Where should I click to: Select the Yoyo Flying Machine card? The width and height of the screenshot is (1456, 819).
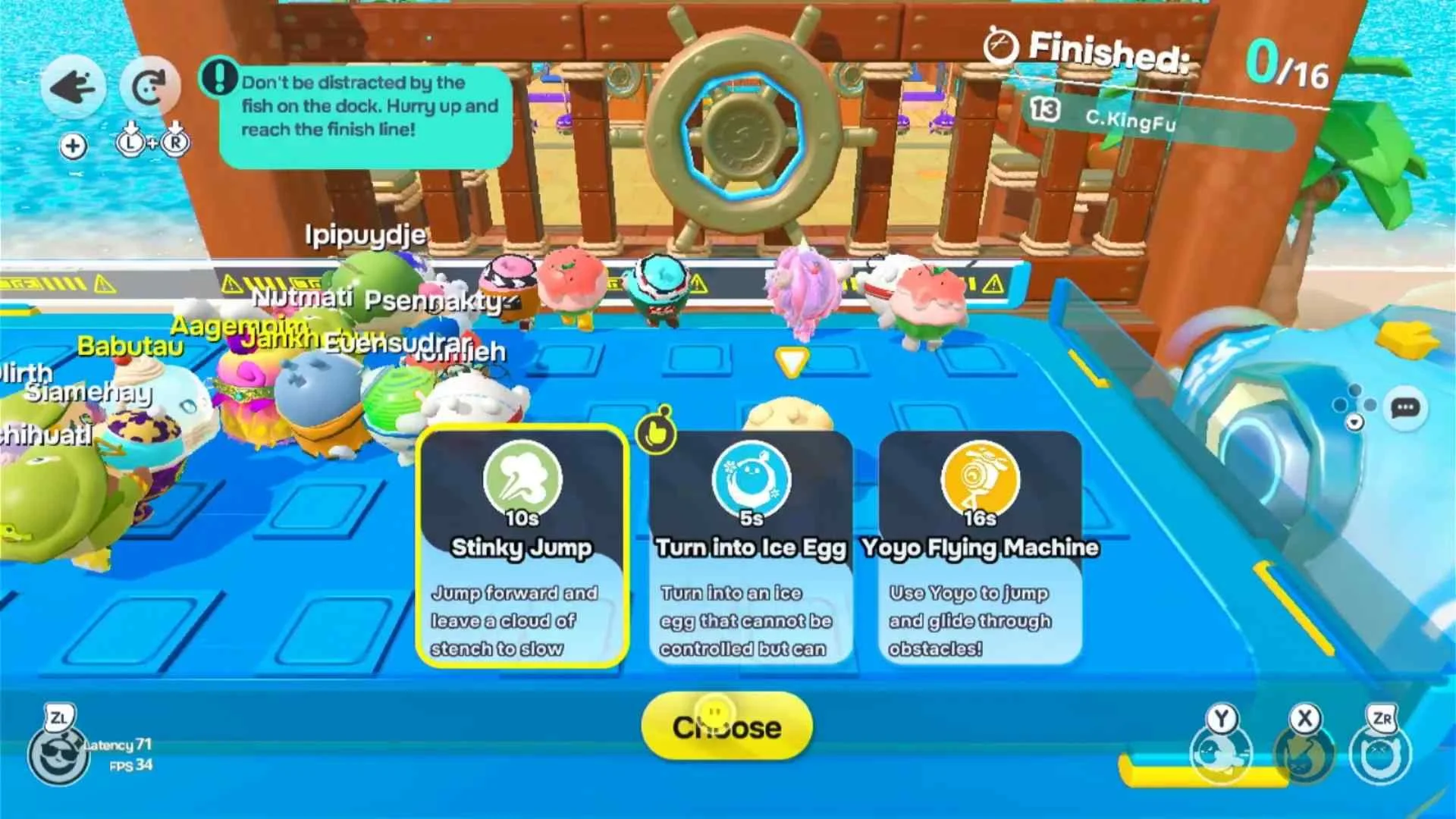[980, 547]
